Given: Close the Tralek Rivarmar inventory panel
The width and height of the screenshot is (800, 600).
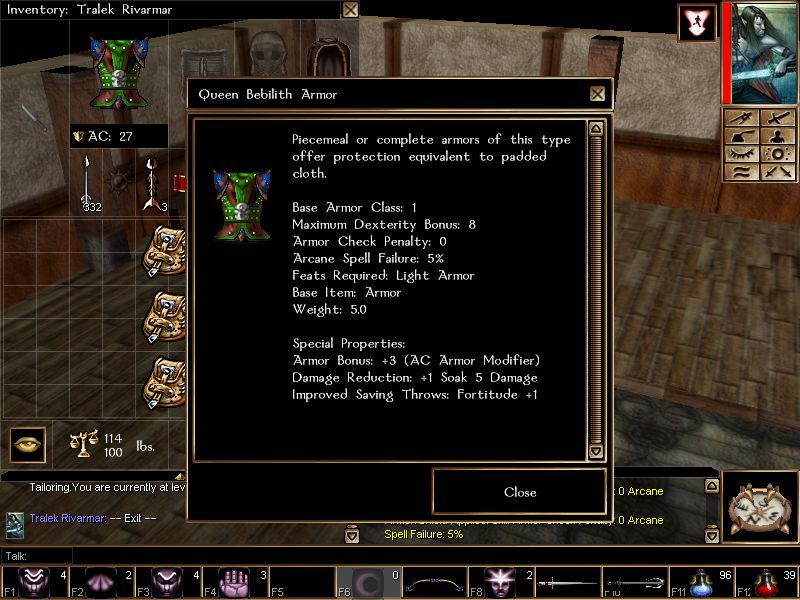Looking at the screenshot, I should (350, 10).
